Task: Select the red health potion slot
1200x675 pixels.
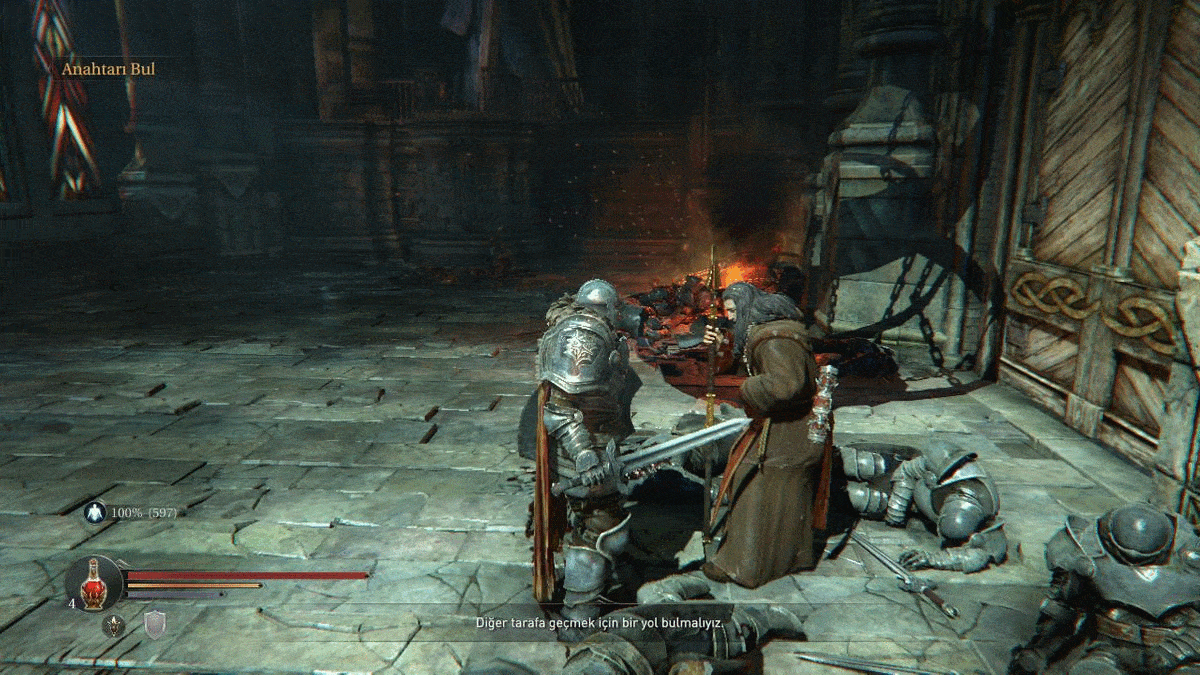Action: click(x=94, y=583)
